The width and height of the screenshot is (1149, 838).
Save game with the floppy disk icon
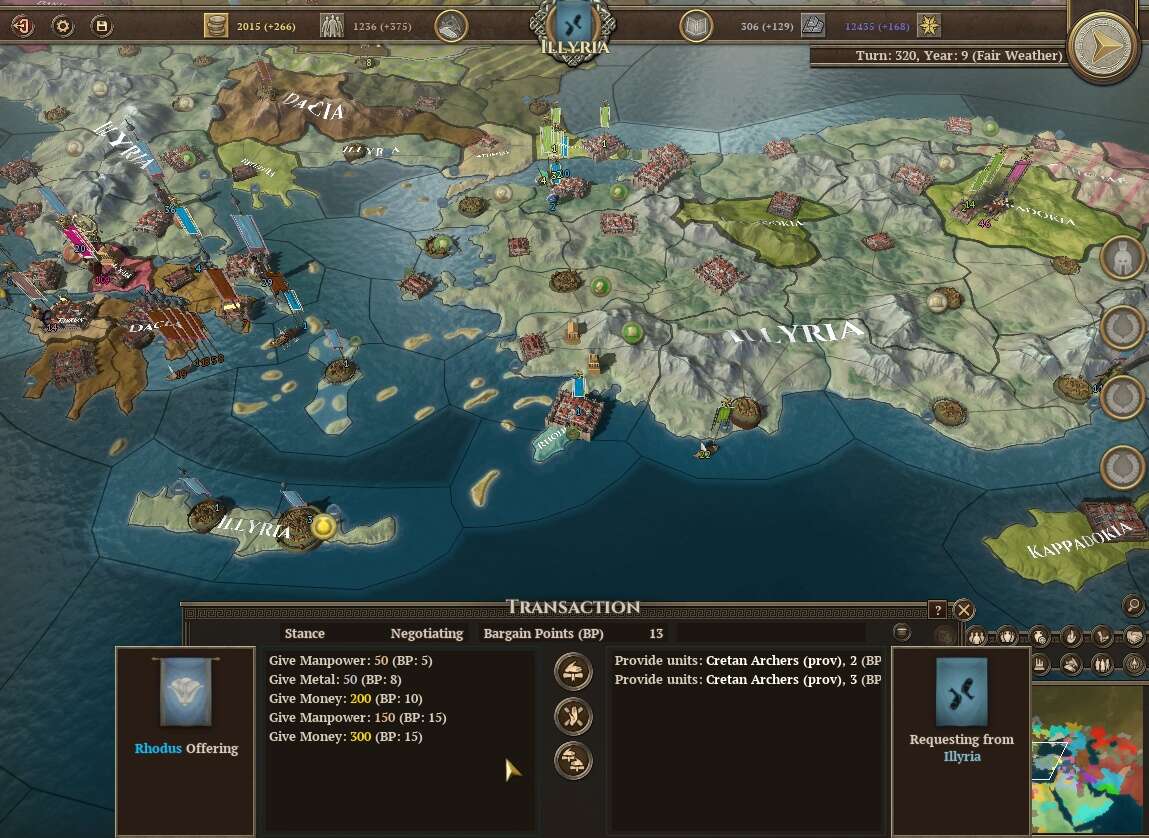pyautogui.click(x=101, y=26)
